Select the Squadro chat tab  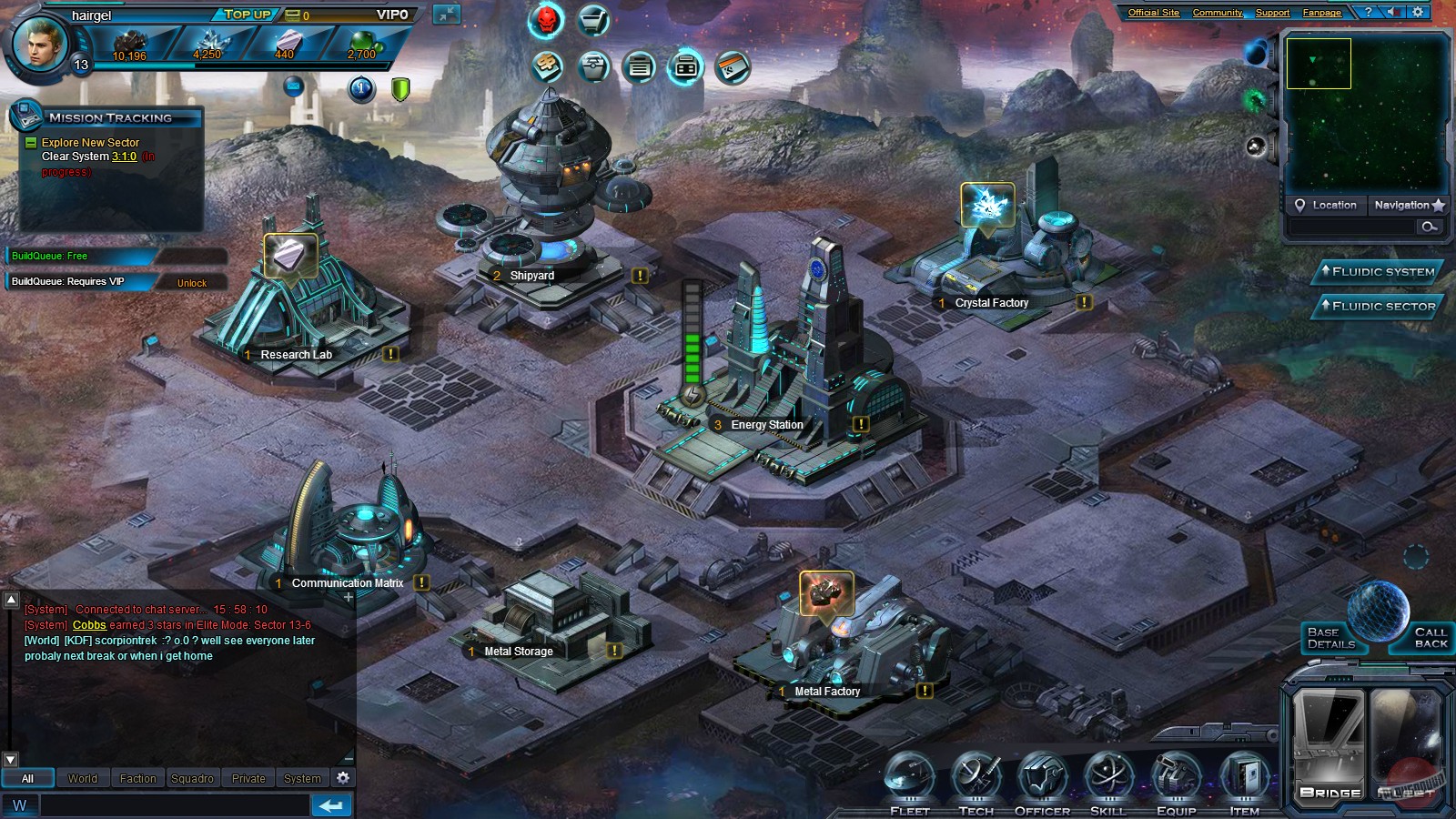point(193,778)
